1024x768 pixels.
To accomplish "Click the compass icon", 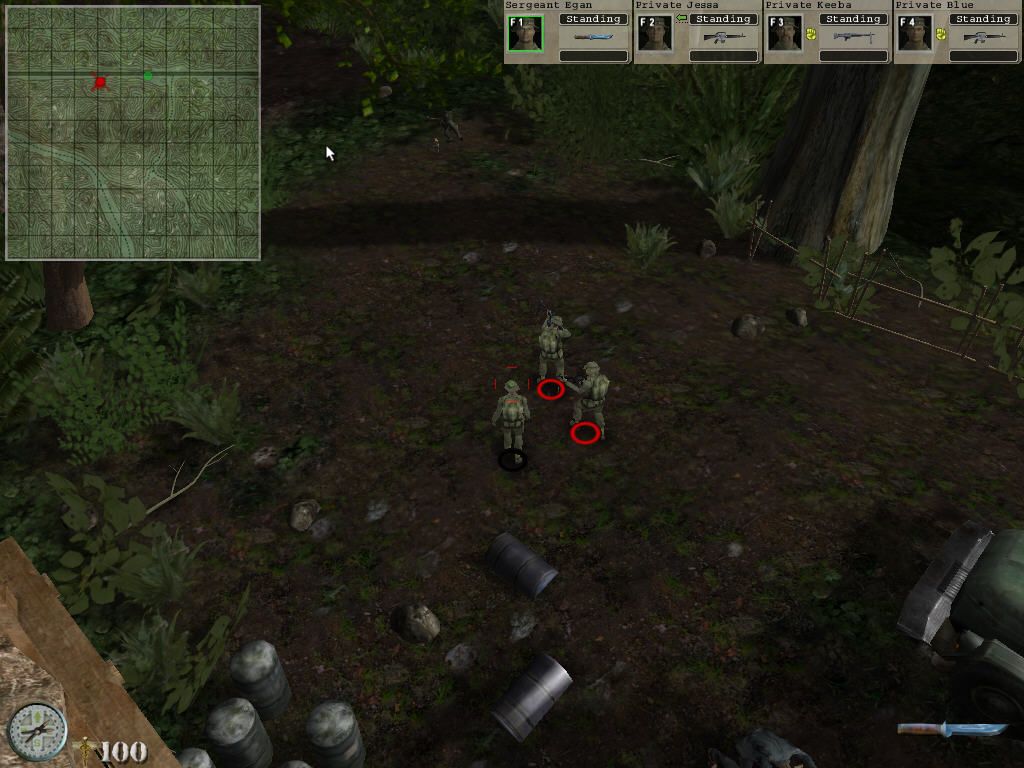I will [x=37, y=731].
